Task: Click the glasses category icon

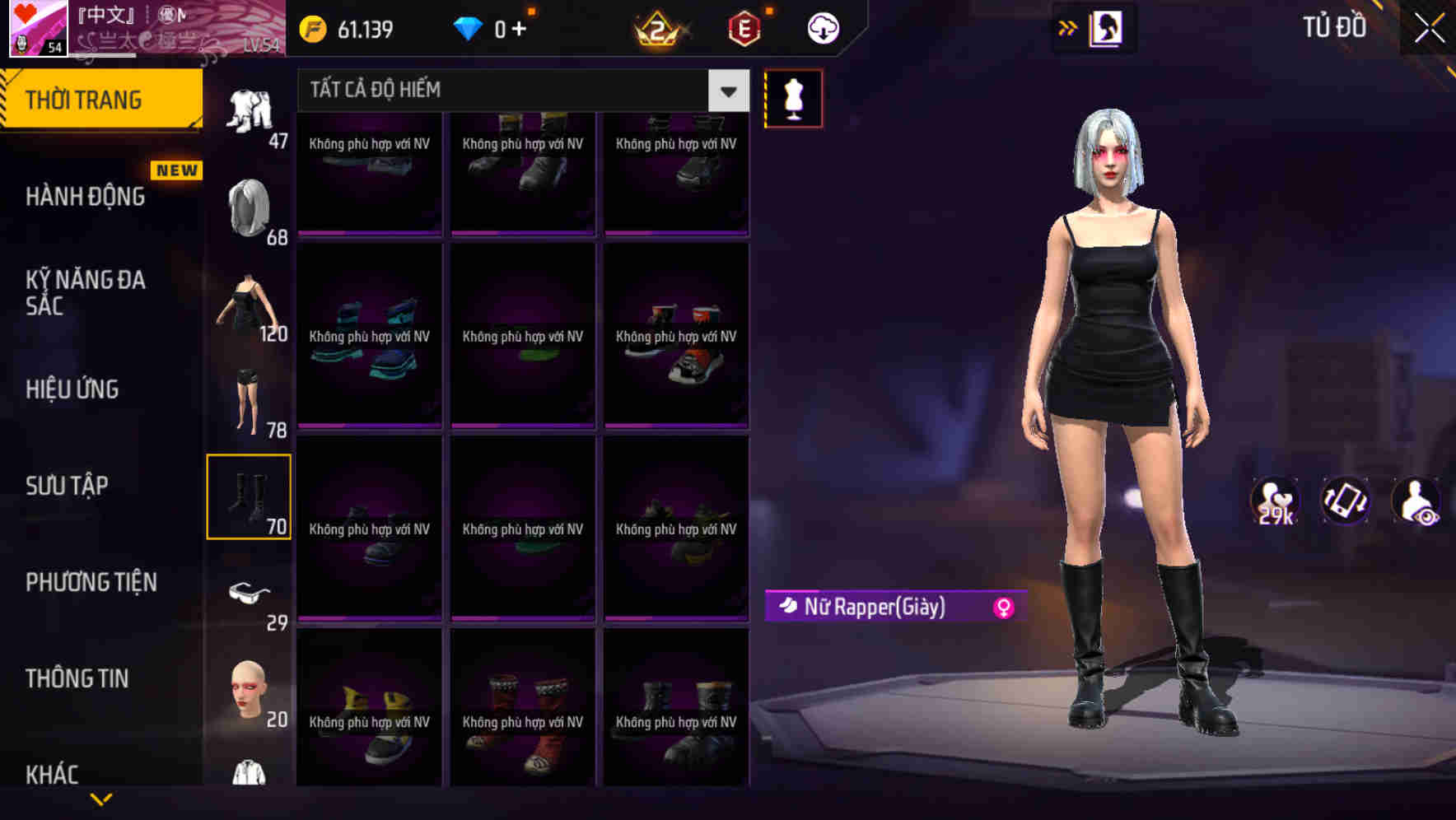Action: pyautogui.click(x=250, y=591)
